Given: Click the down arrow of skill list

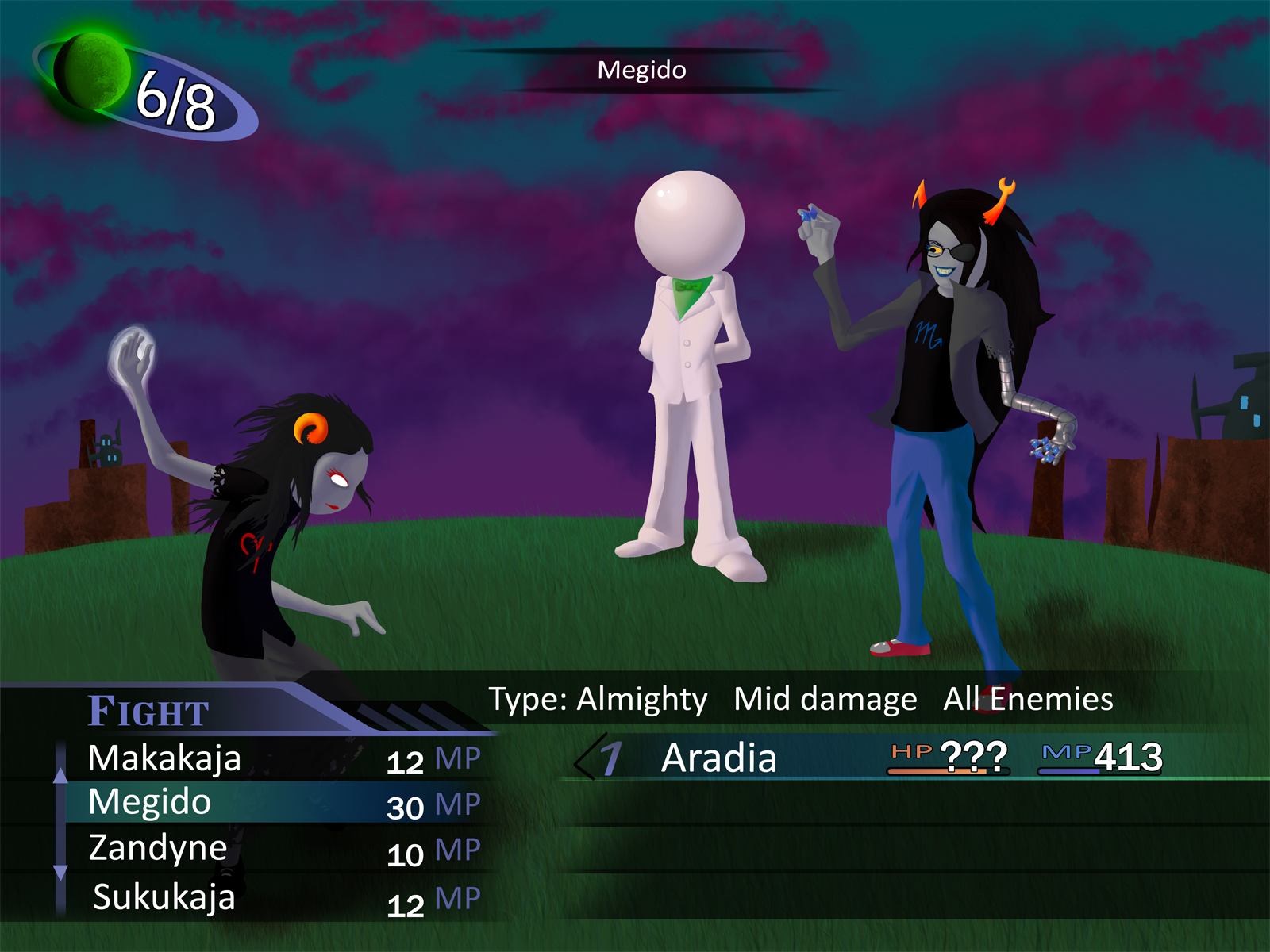Looking at the screenshot, I should click(x=60, y=873).
